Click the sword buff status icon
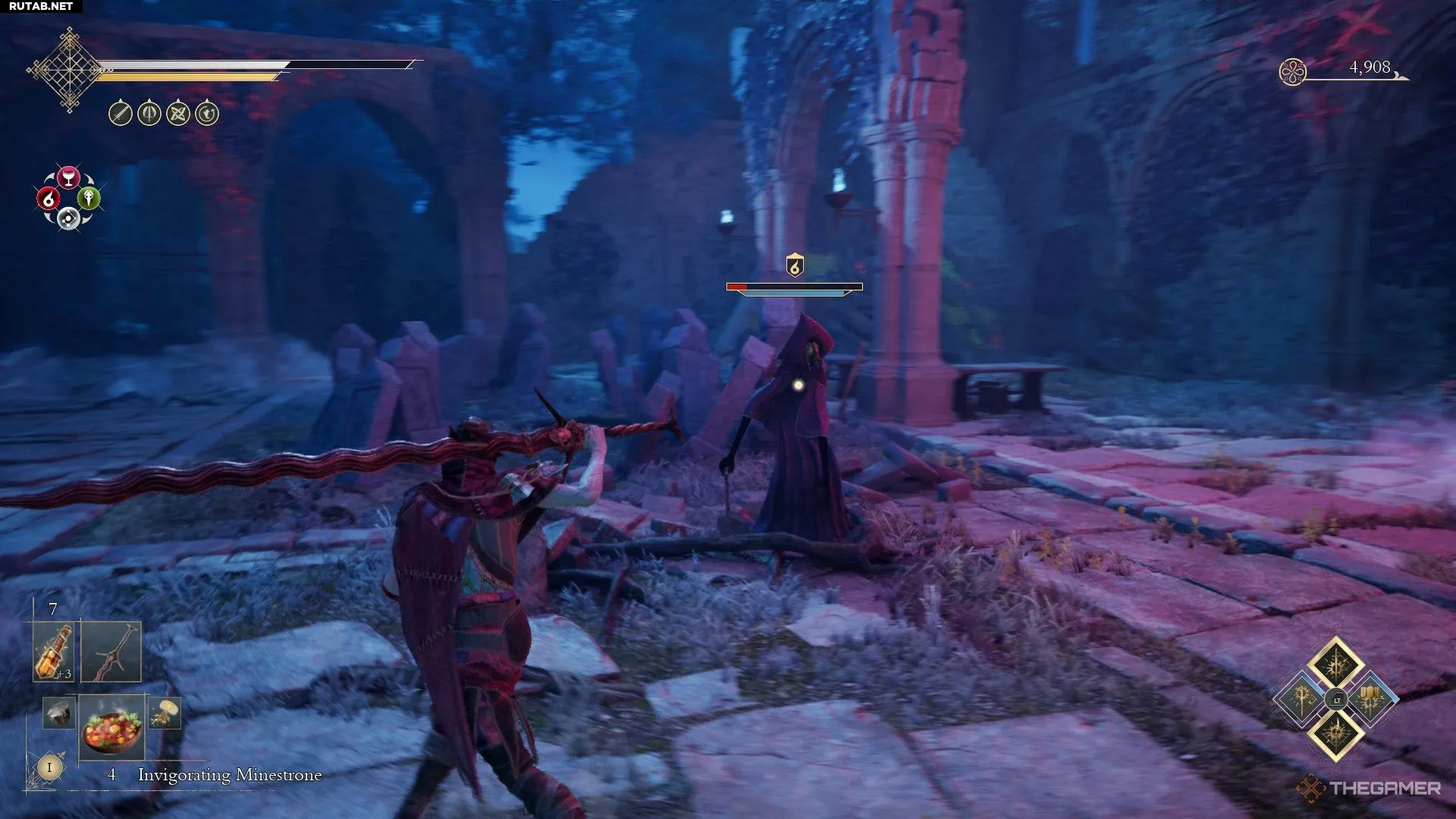Viewport: 1456px width, 819px height. click(121, 114)
